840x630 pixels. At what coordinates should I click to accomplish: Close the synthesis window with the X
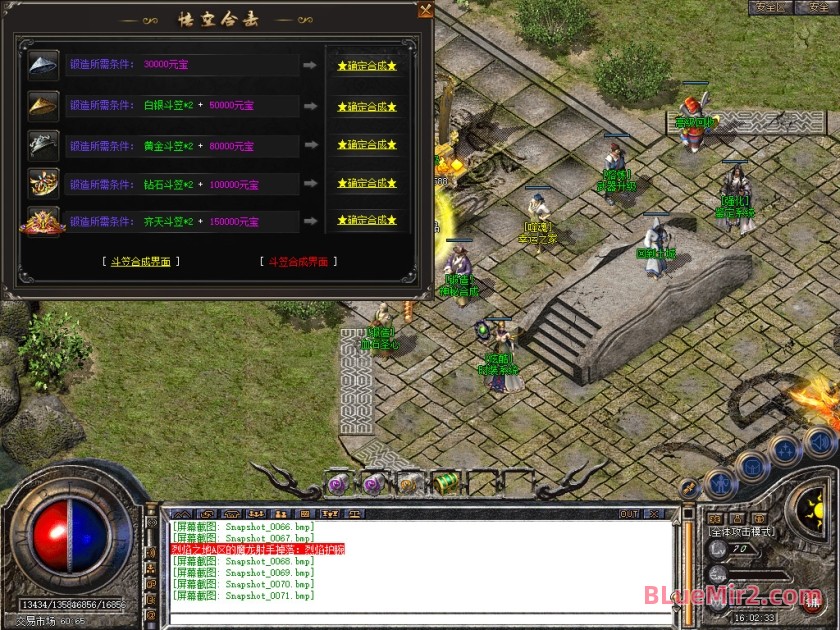[x=426, y=11]
